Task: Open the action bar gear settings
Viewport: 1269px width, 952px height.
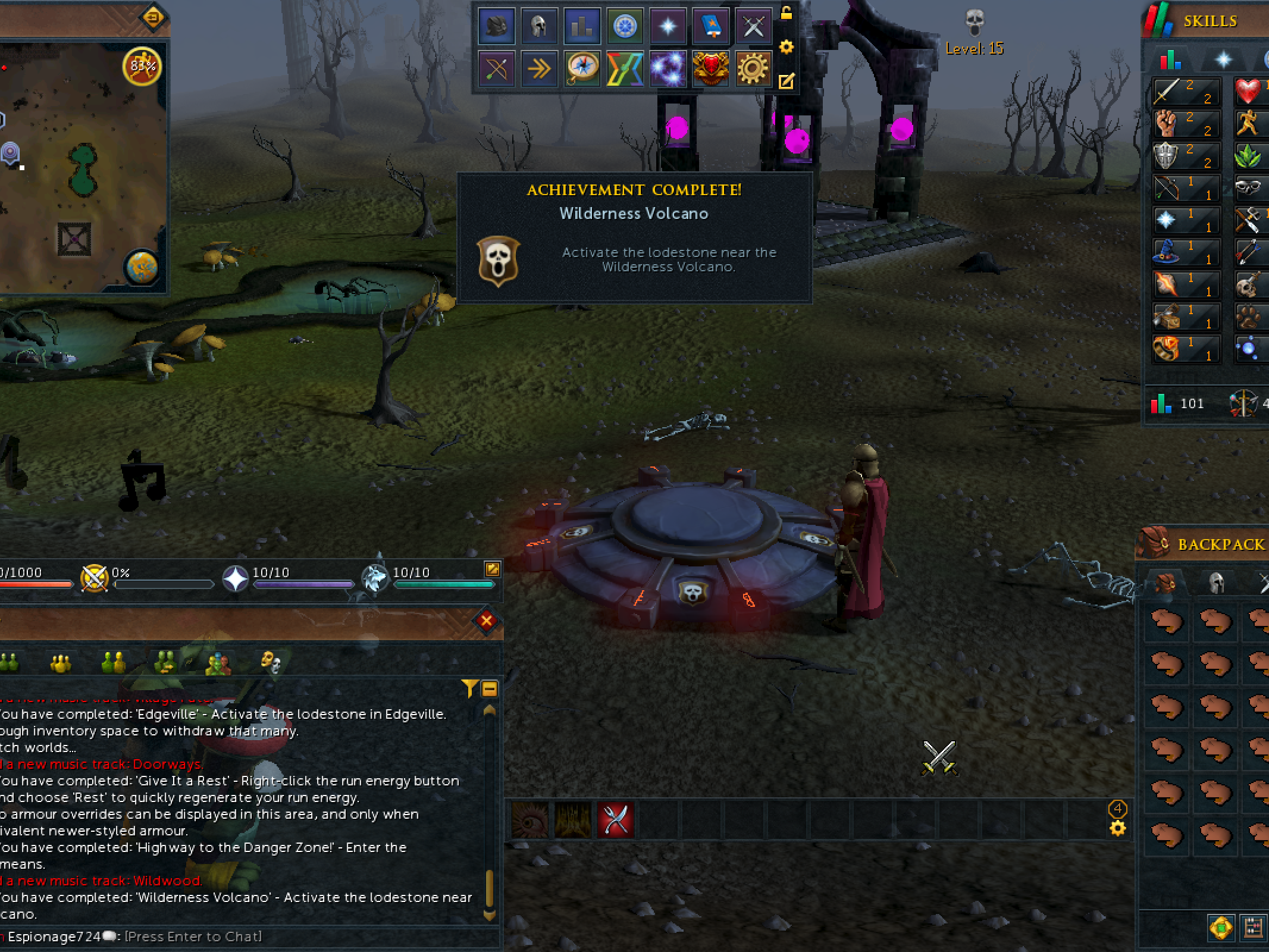Action: (1118, 828)
